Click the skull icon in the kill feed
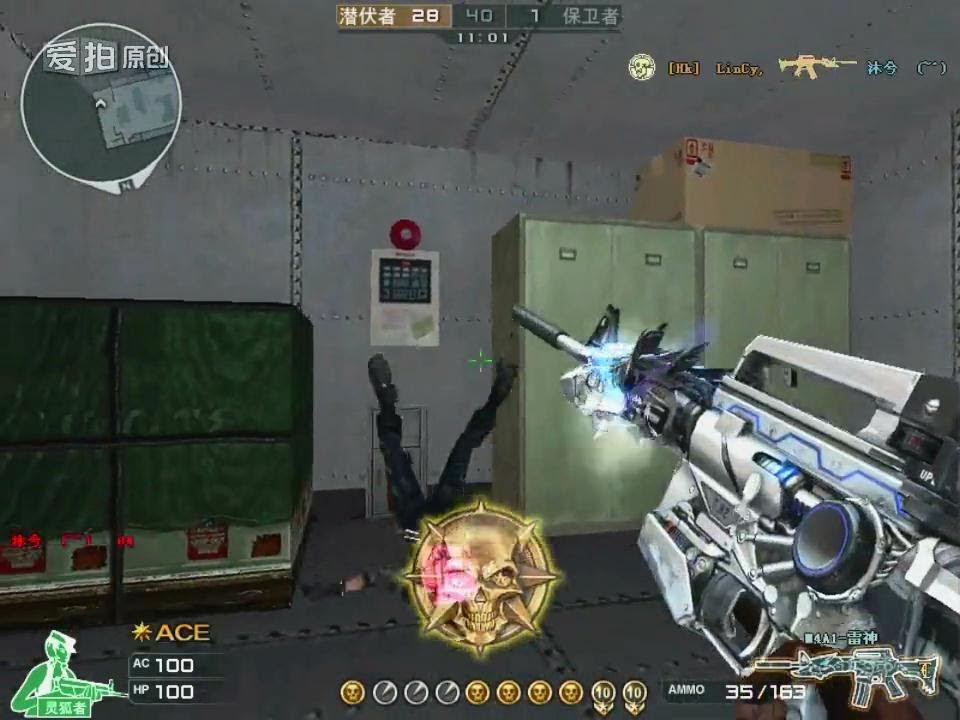The height and width of the screenshot is (720, 960). pos(641,67)
